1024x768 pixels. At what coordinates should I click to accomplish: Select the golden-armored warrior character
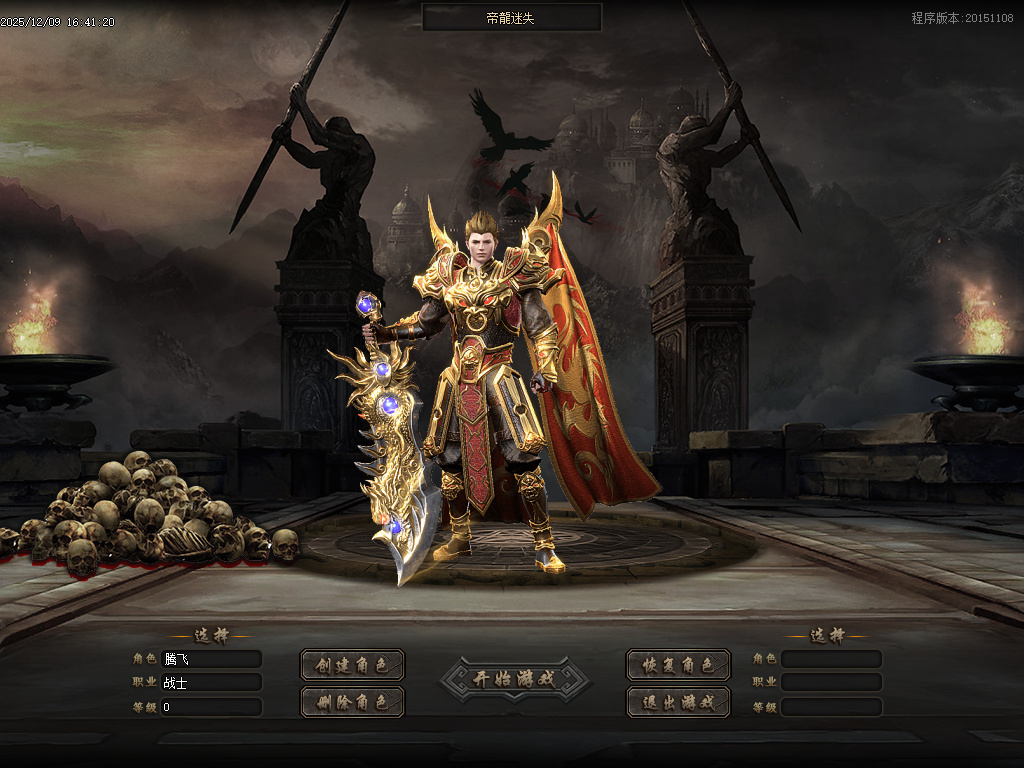[490, 380]
